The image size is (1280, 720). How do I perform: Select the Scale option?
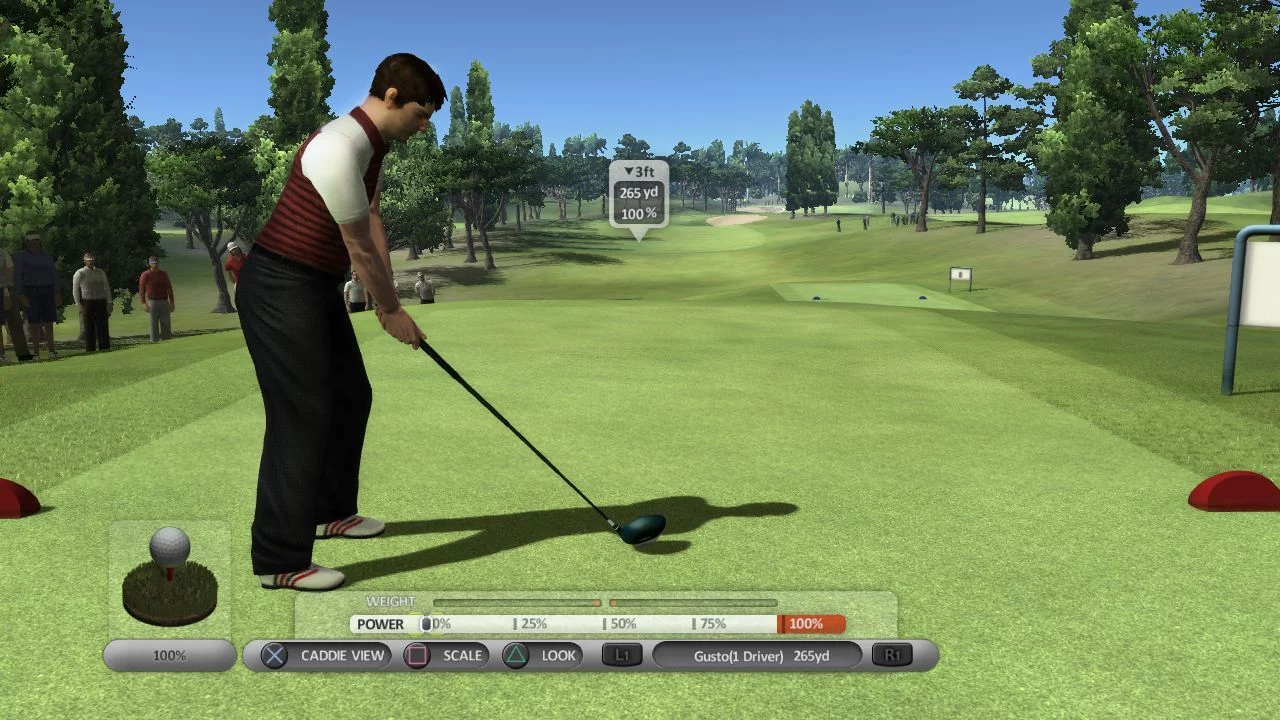[x=445, y=656]
